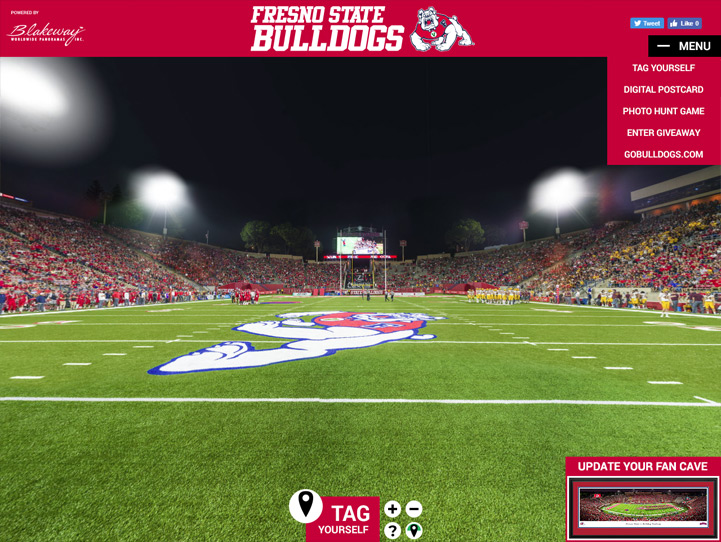The width and height of the screenshot is (721, 542).
Task: Select Tag Yourself from the dropdown menu
Action: (x=663, y=68)
